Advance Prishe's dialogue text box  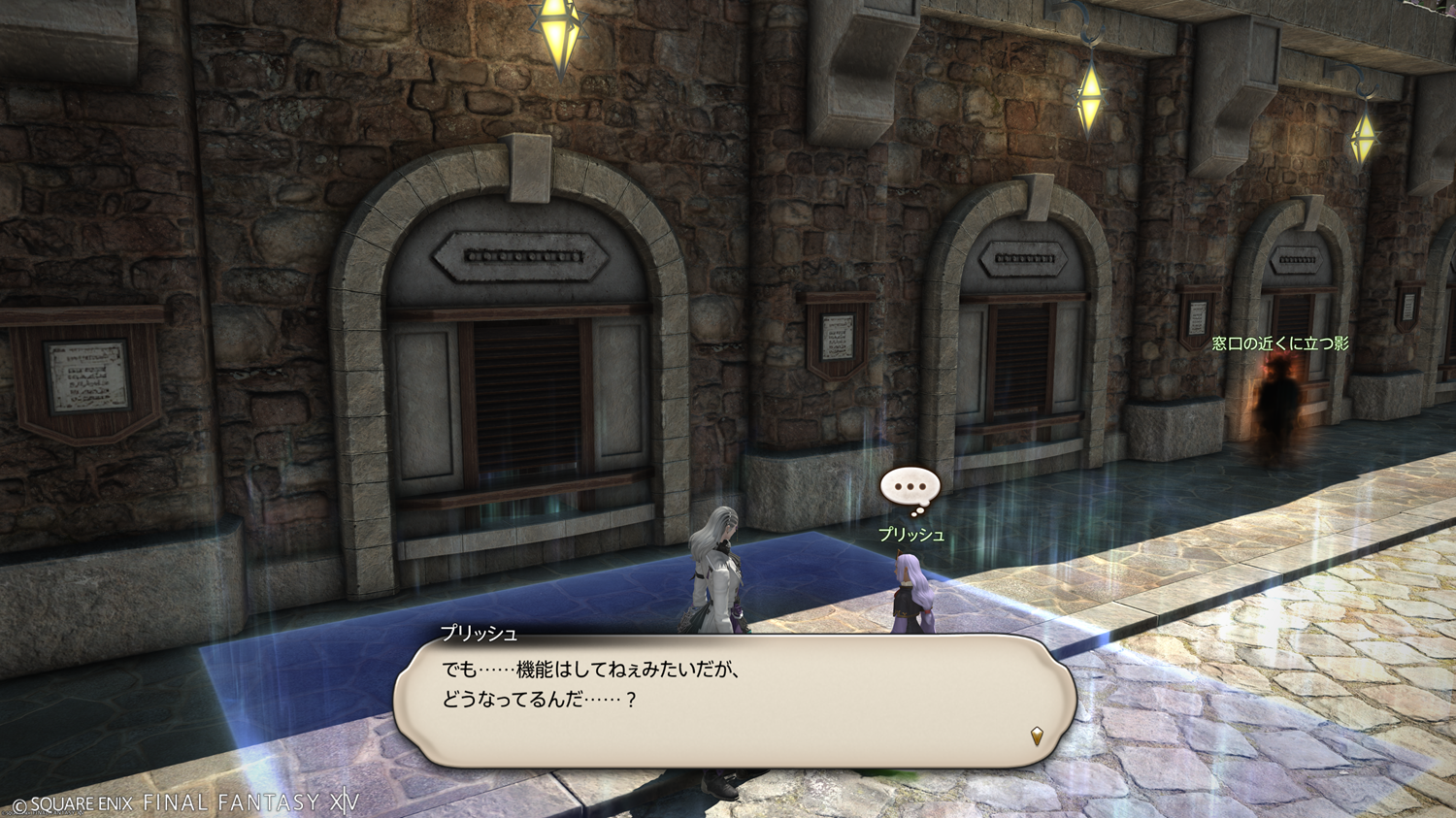(x=734, y=701)
